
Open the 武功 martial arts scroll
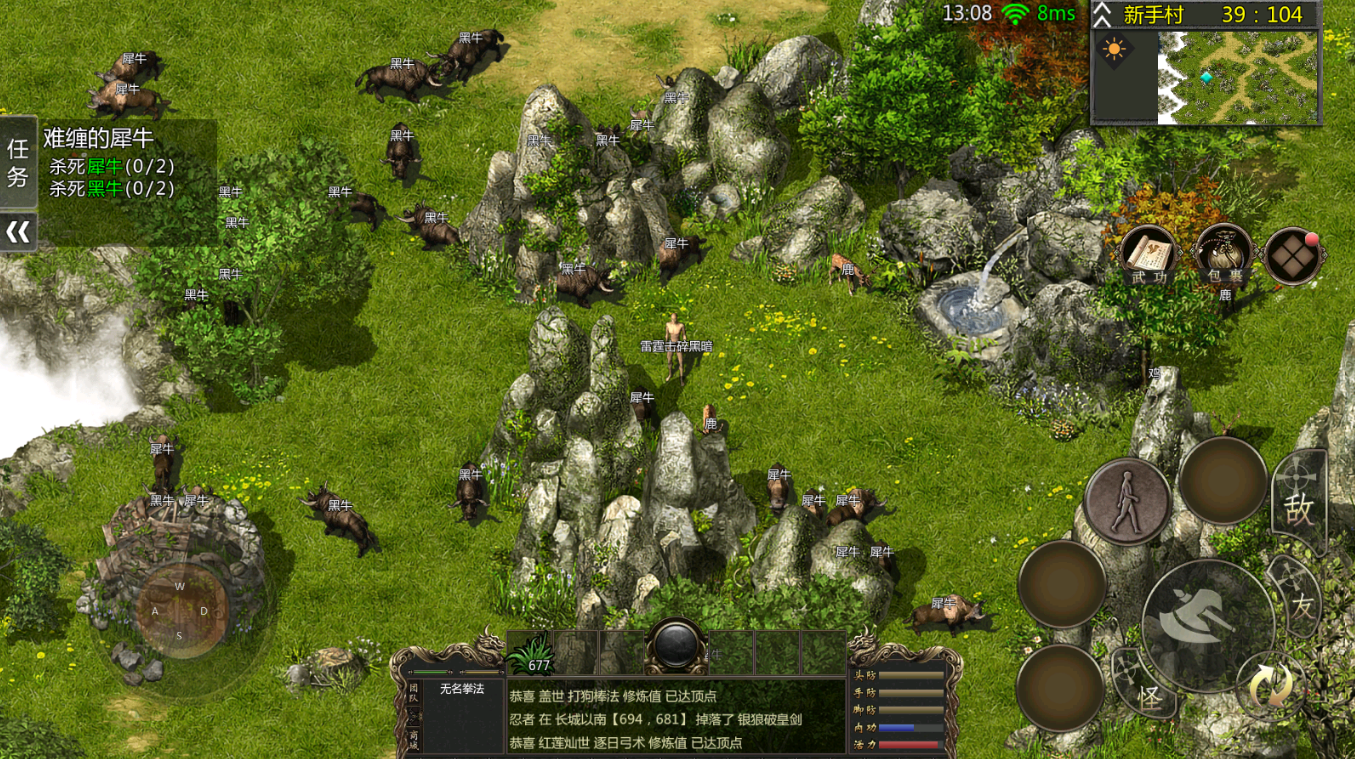coord(1147,254)
